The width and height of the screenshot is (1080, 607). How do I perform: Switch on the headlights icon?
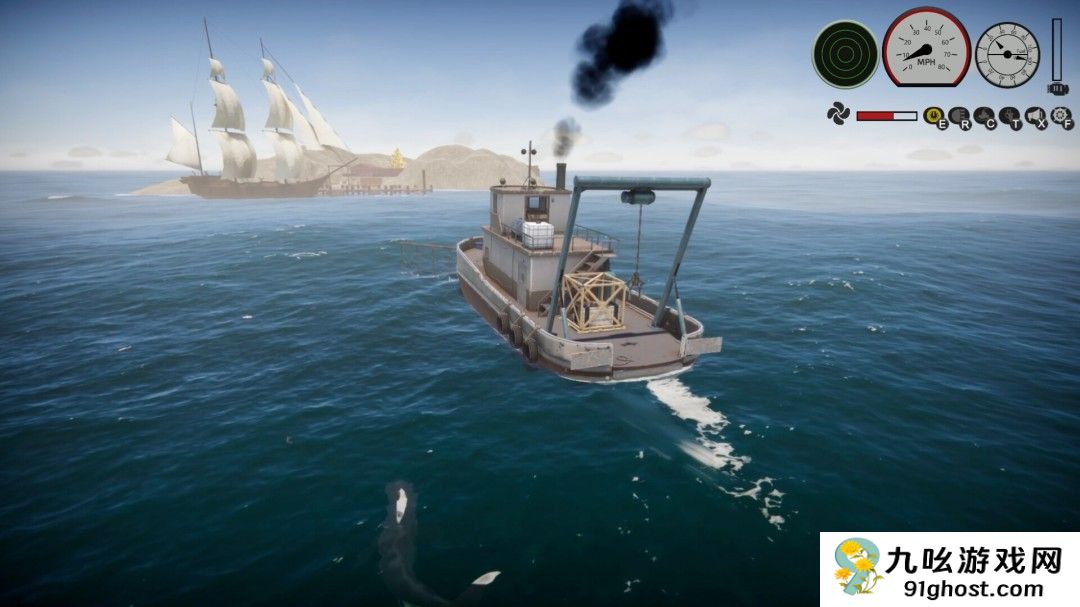point(958,116)
